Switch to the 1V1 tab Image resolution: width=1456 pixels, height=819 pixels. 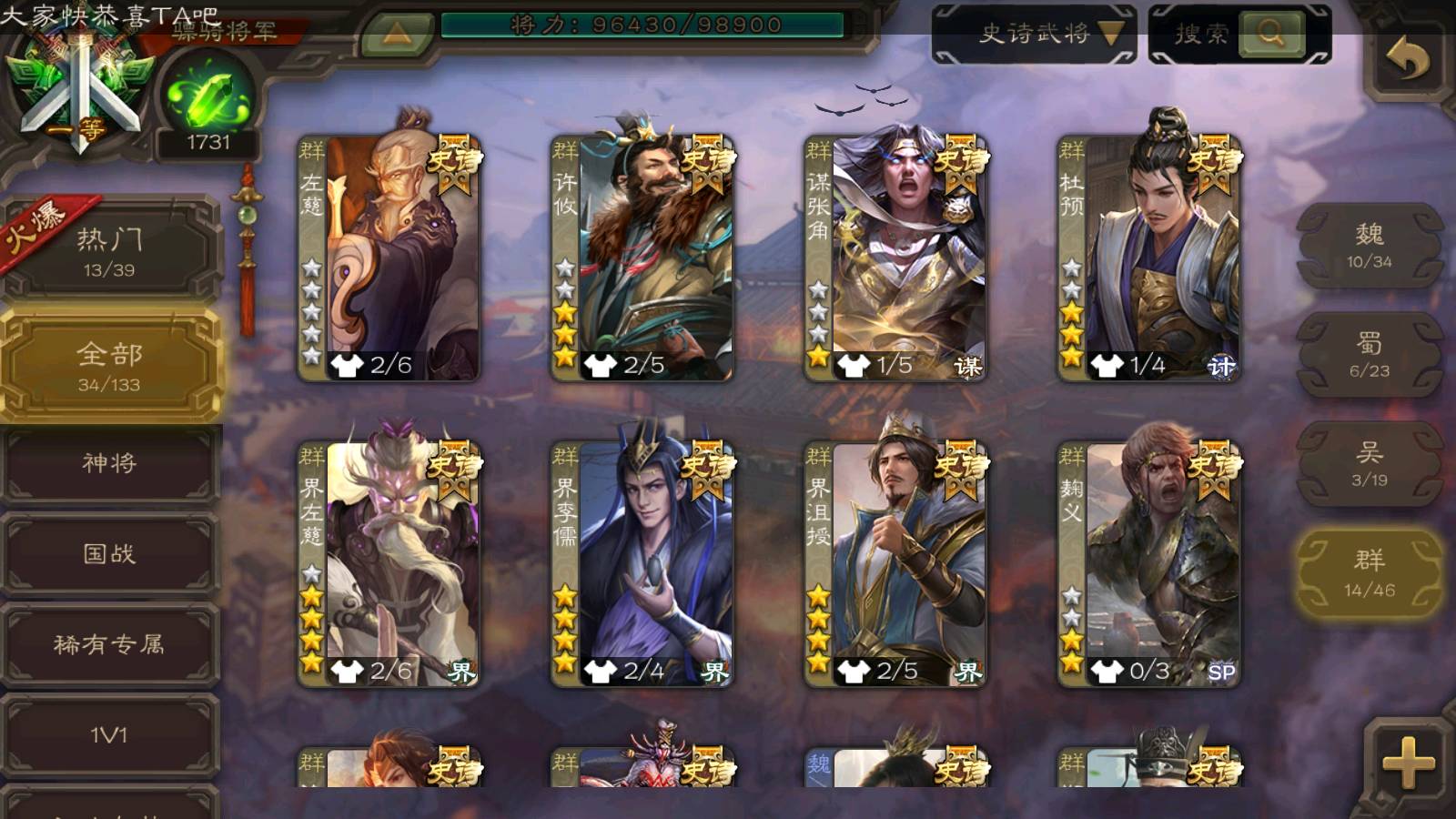coord(109,735)
